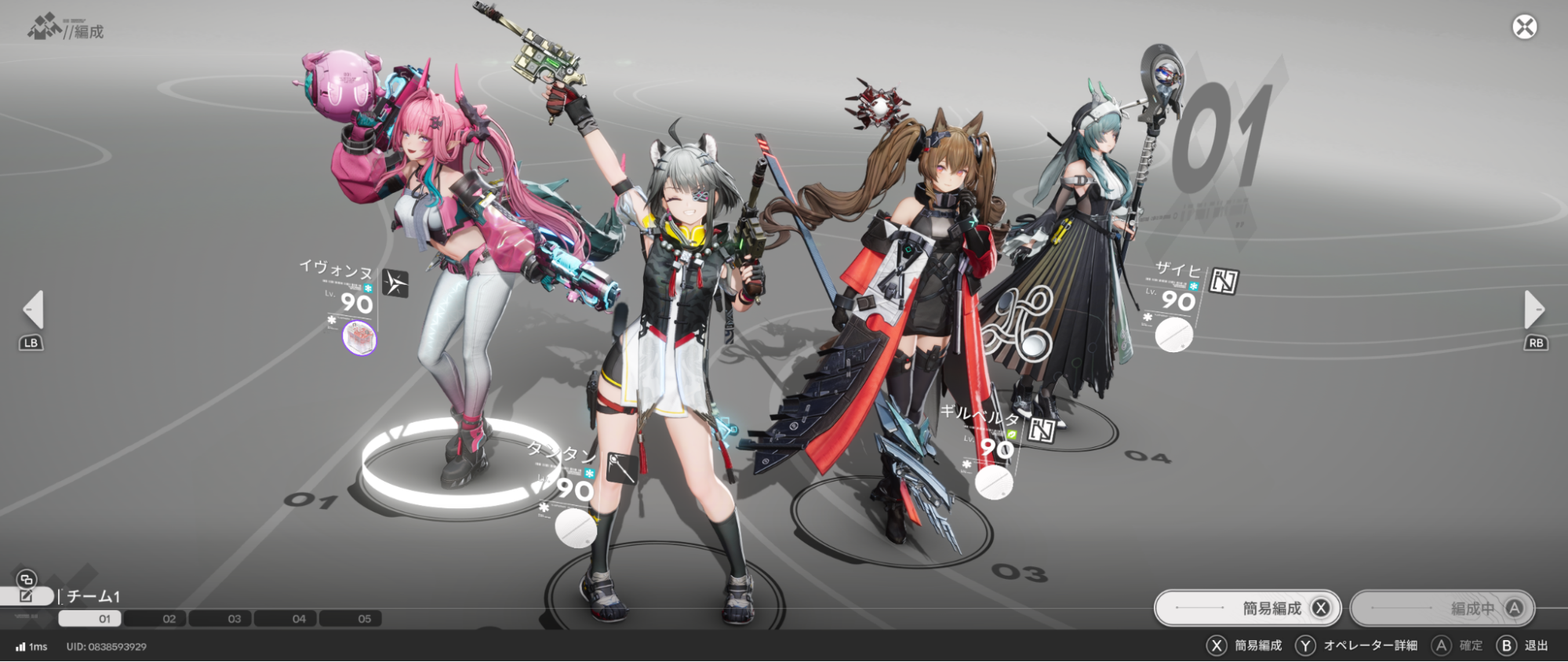
Task: Toggle 簡易編成 mode with the X button
Action: (x=1322, y=608)
